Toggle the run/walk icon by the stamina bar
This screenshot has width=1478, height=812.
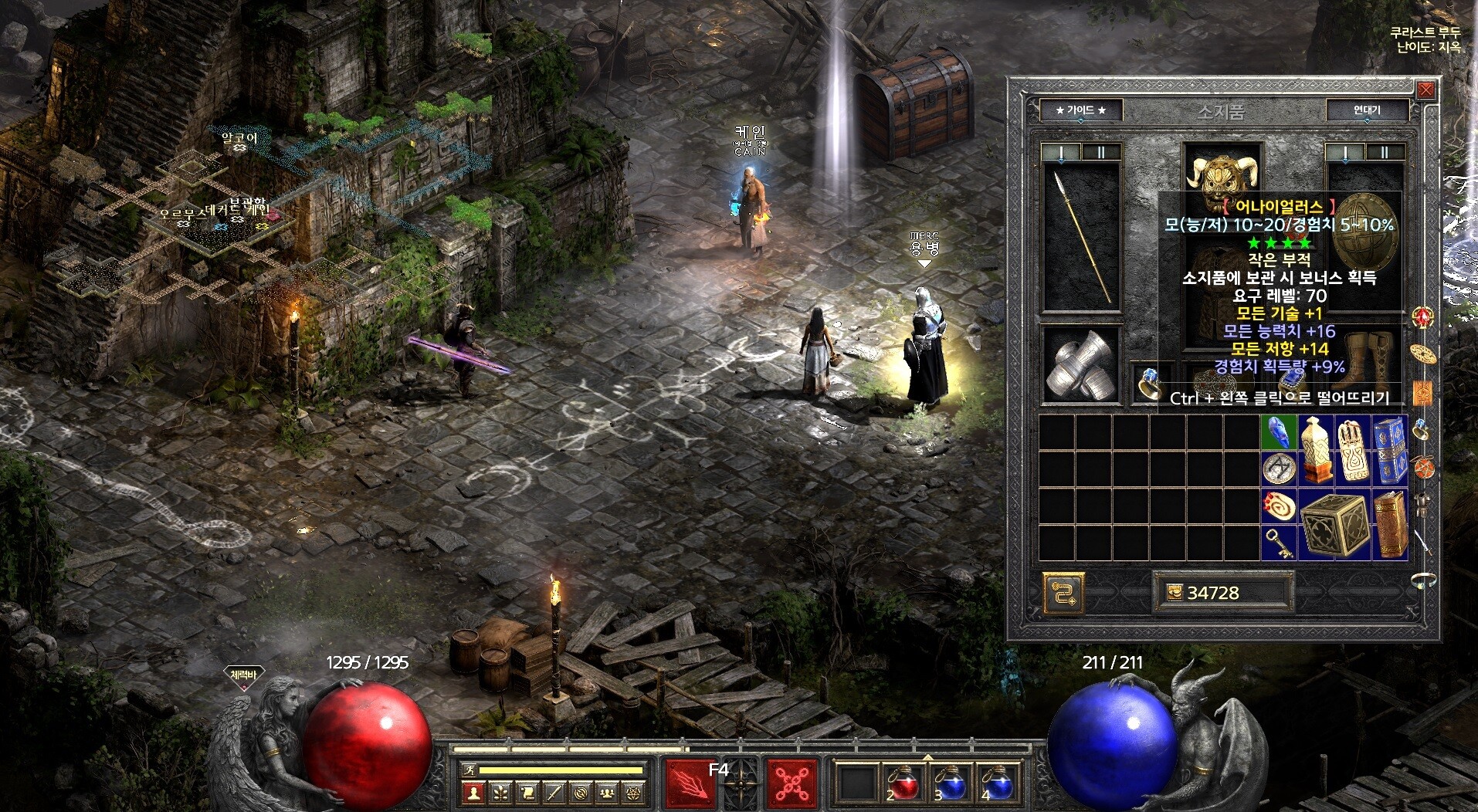[468, 770]
